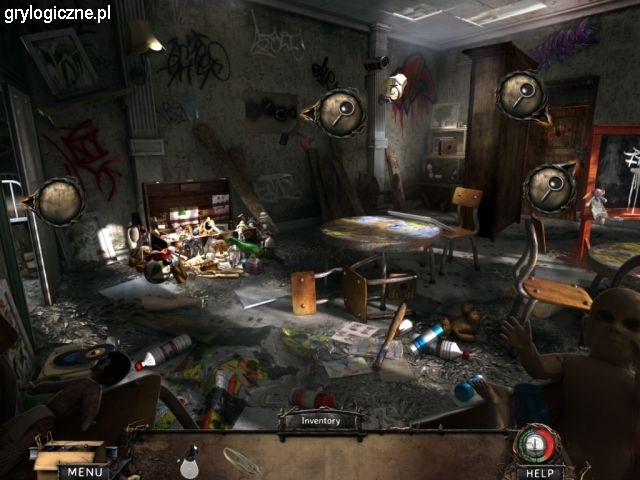Screen dimensions: 640x480
Task: Inspect the magnifier marker on the graffiti wall
Action: coord(341,112)
